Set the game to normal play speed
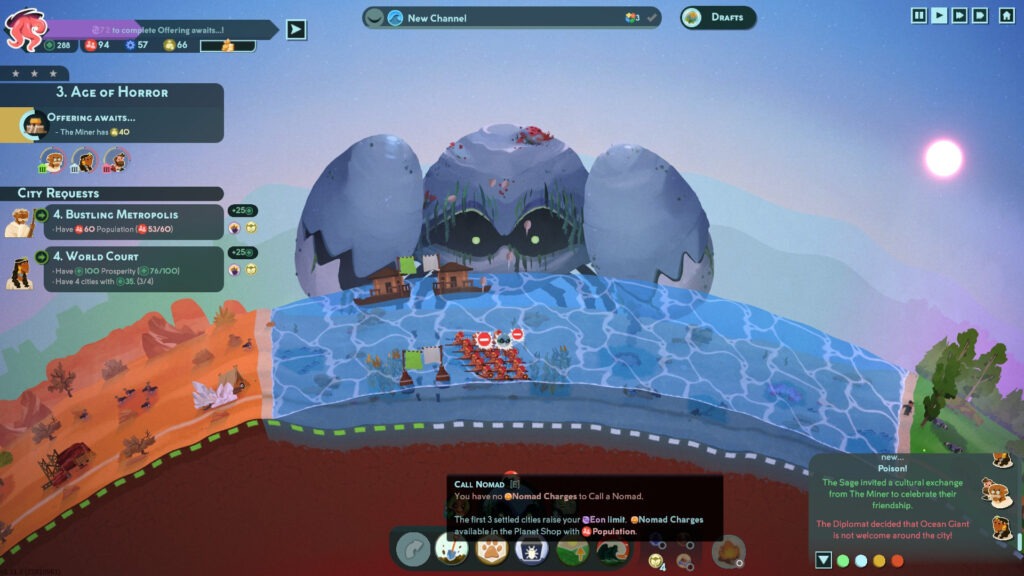Viewport: 1024px width, 576px height. coord(939,15)
